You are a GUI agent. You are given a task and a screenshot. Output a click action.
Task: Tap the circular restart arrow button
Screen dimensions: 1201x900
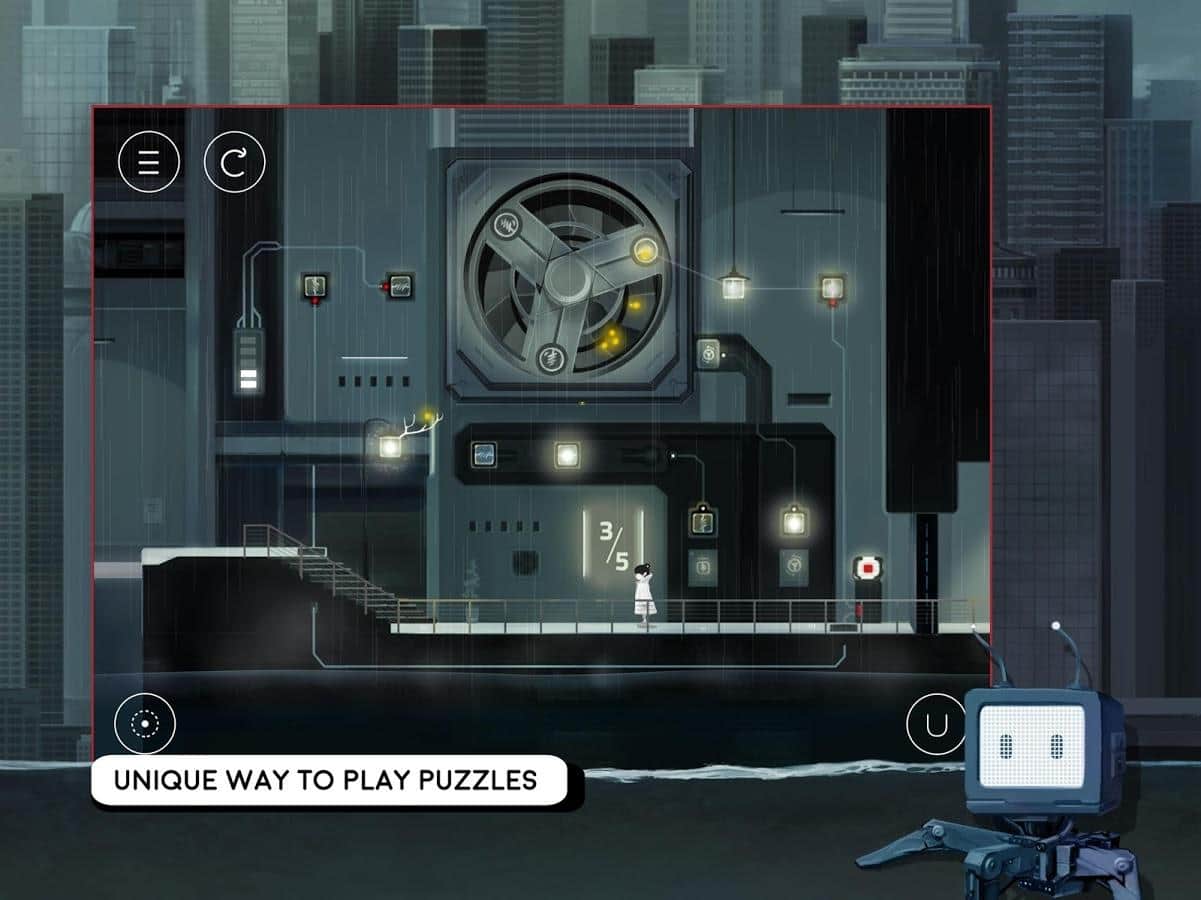(234, 162)
